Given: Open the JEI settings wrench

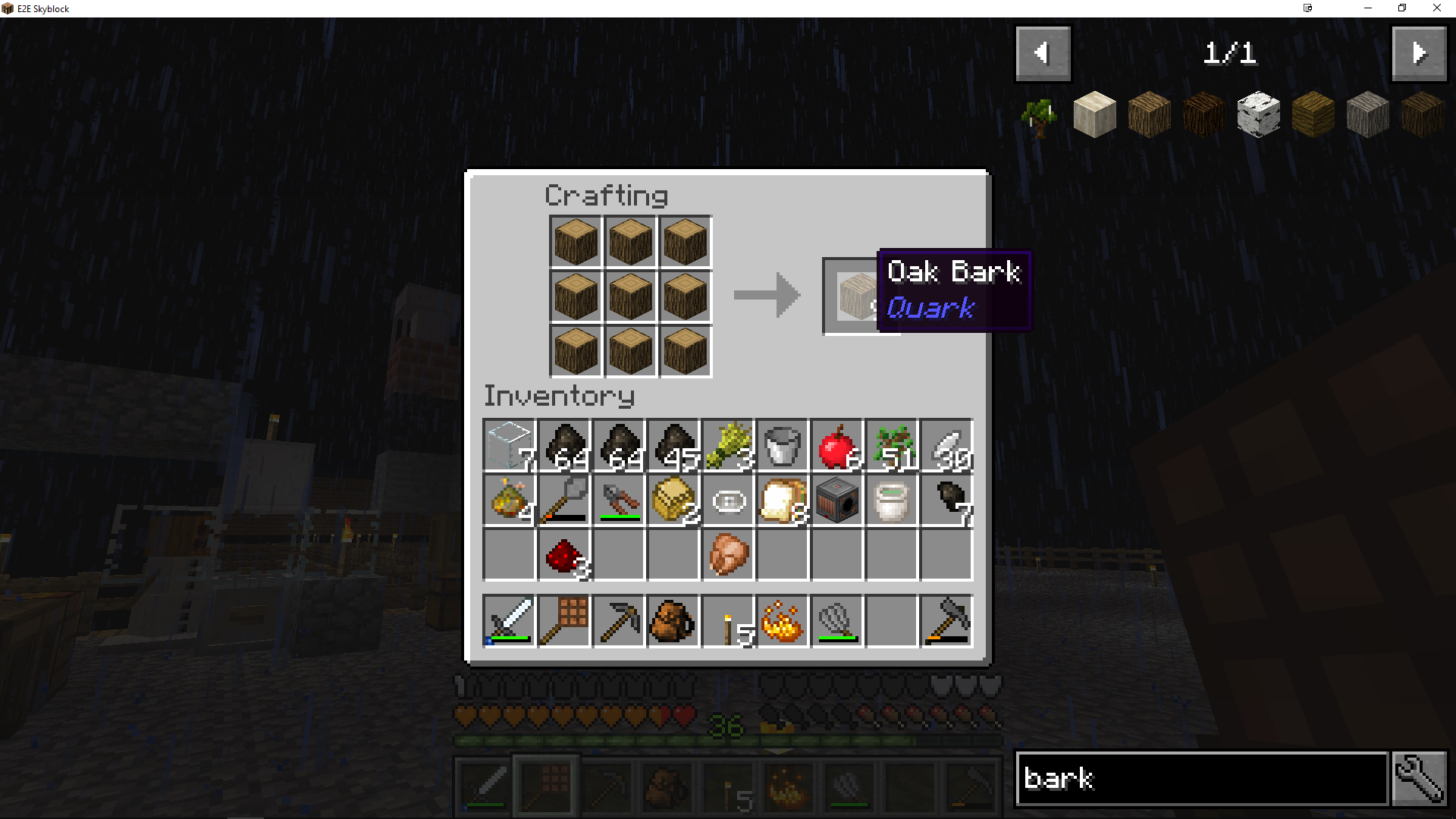Looking at the screenshot, I should click(x=1419, y=778).
